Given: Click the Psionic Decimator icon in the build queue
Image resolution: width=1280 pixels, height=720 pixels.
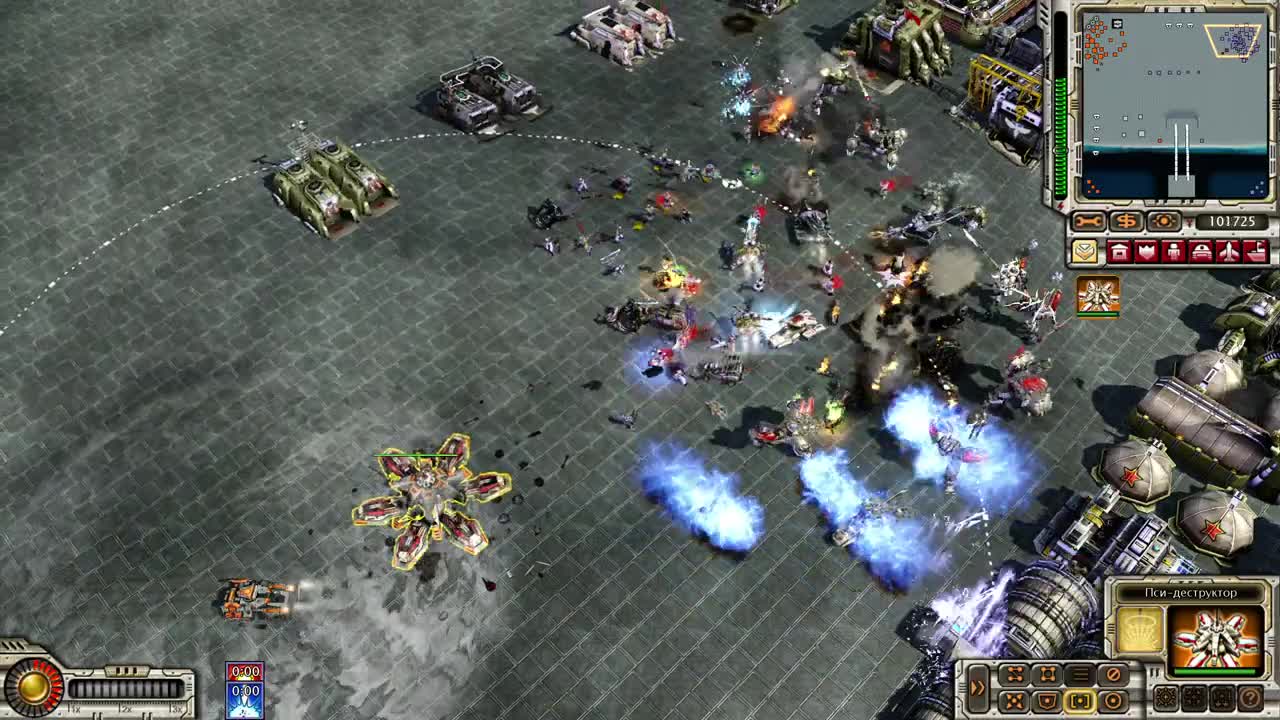Looking at the screenshot, I should point(1096,296).
